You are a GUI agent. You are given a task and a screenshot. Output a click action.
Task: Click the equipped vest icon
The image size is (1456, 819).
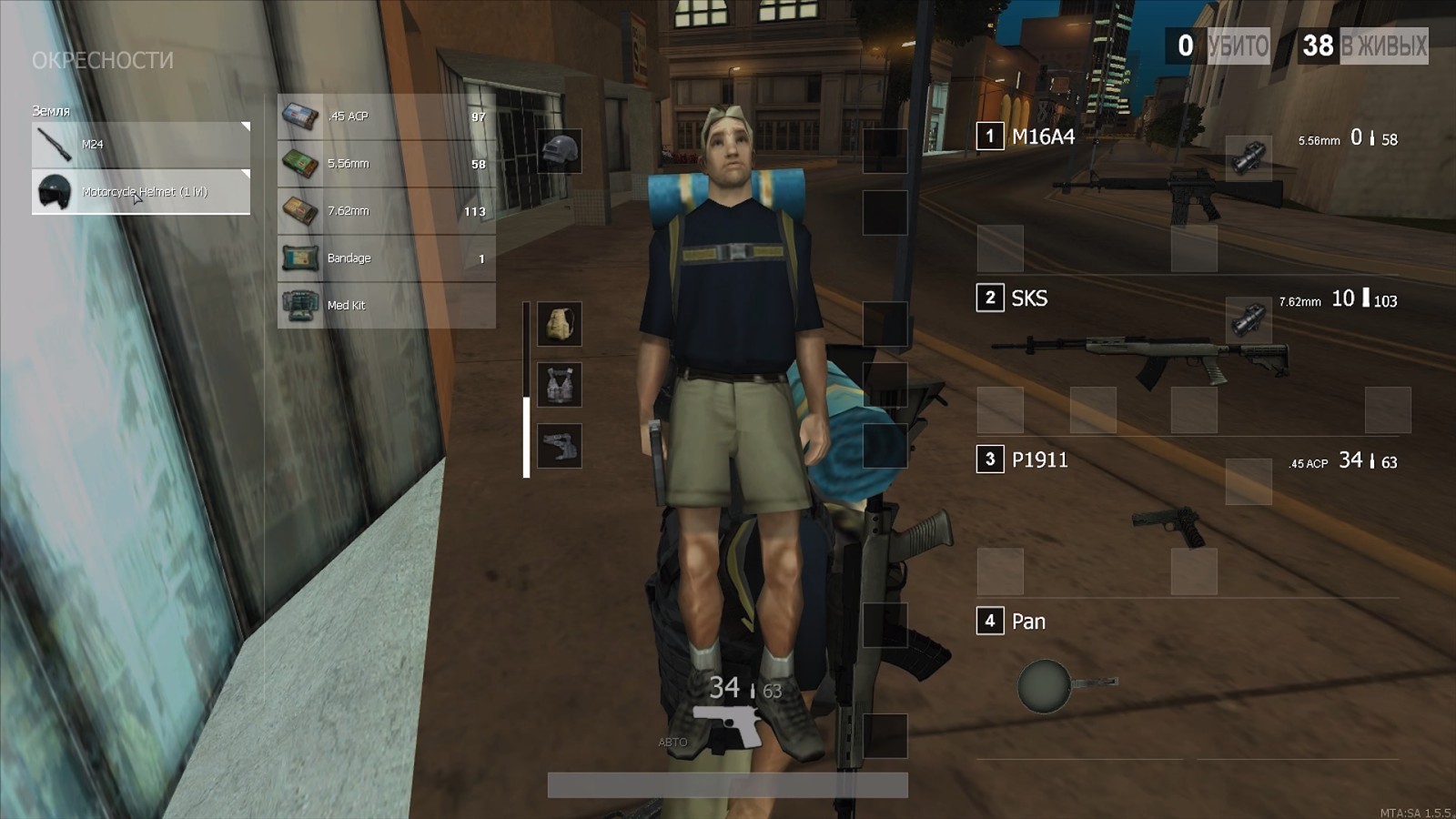[x=560, y=382]
